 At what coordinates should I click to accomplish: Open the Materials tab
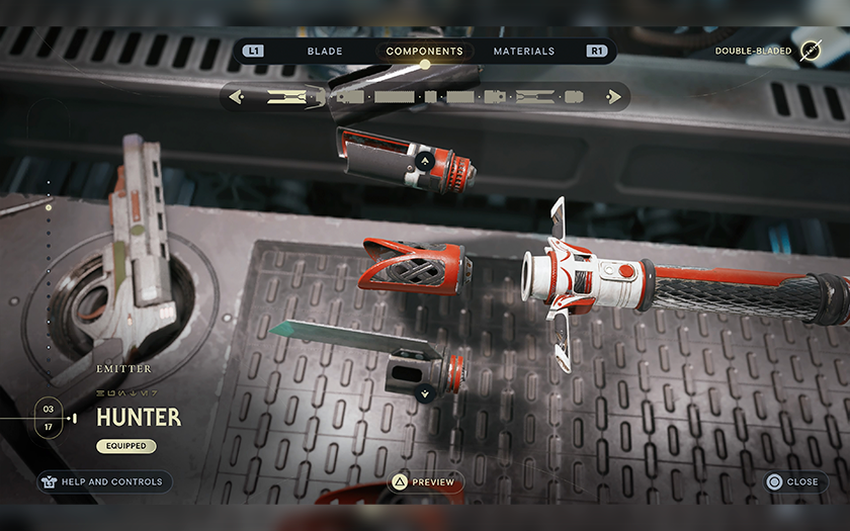pyautogui.click(x=523, y=51)
